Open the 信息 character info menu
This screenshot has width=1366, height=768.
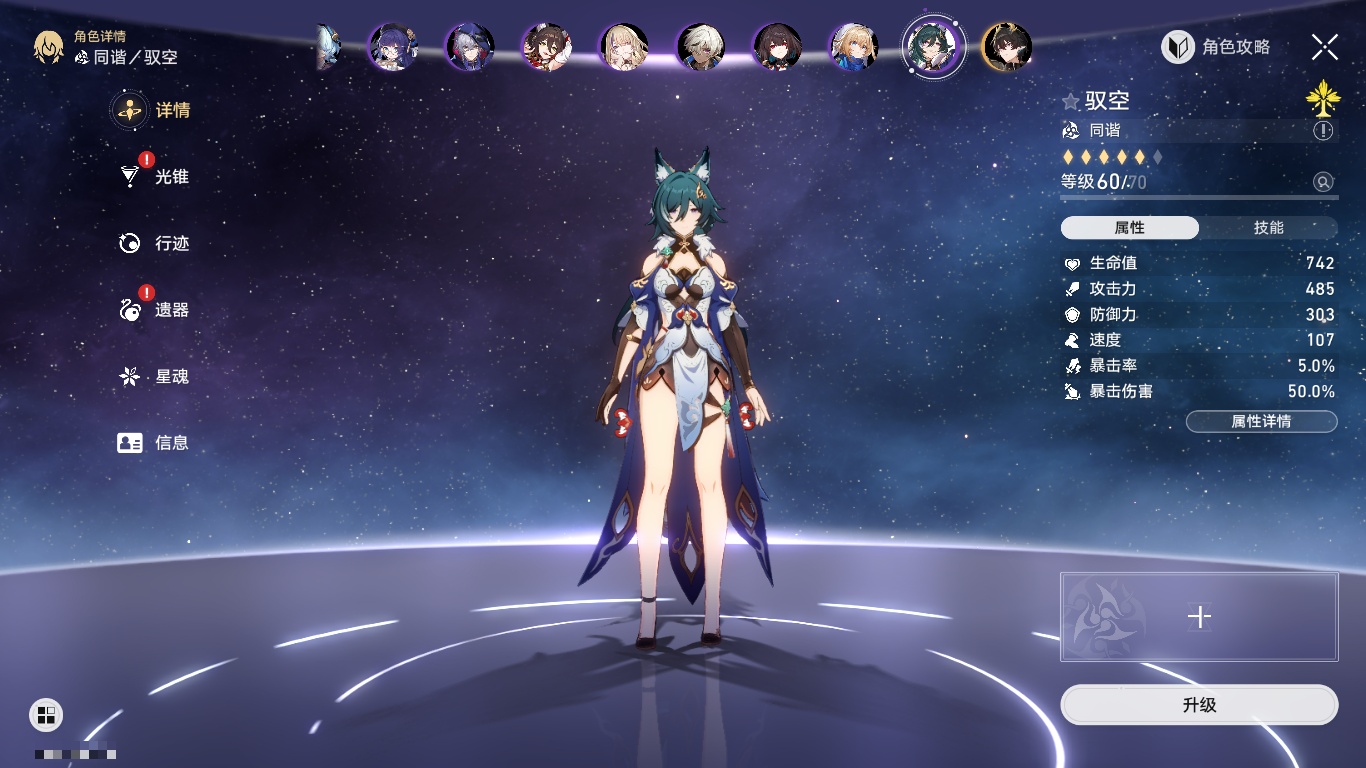coord(154,442)
